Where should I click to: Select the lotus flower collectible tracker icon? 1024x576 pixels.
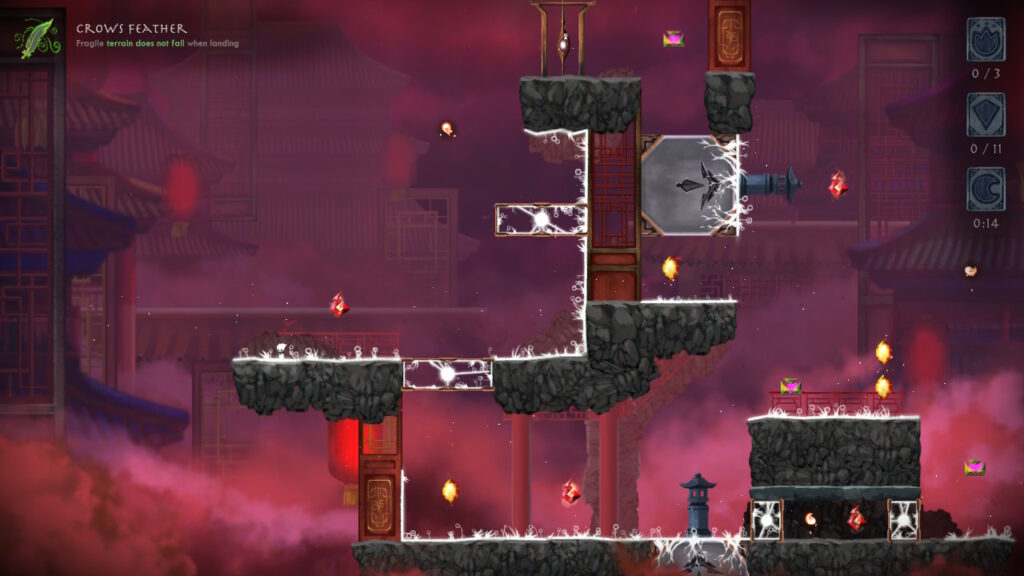[x=985, y=39]
